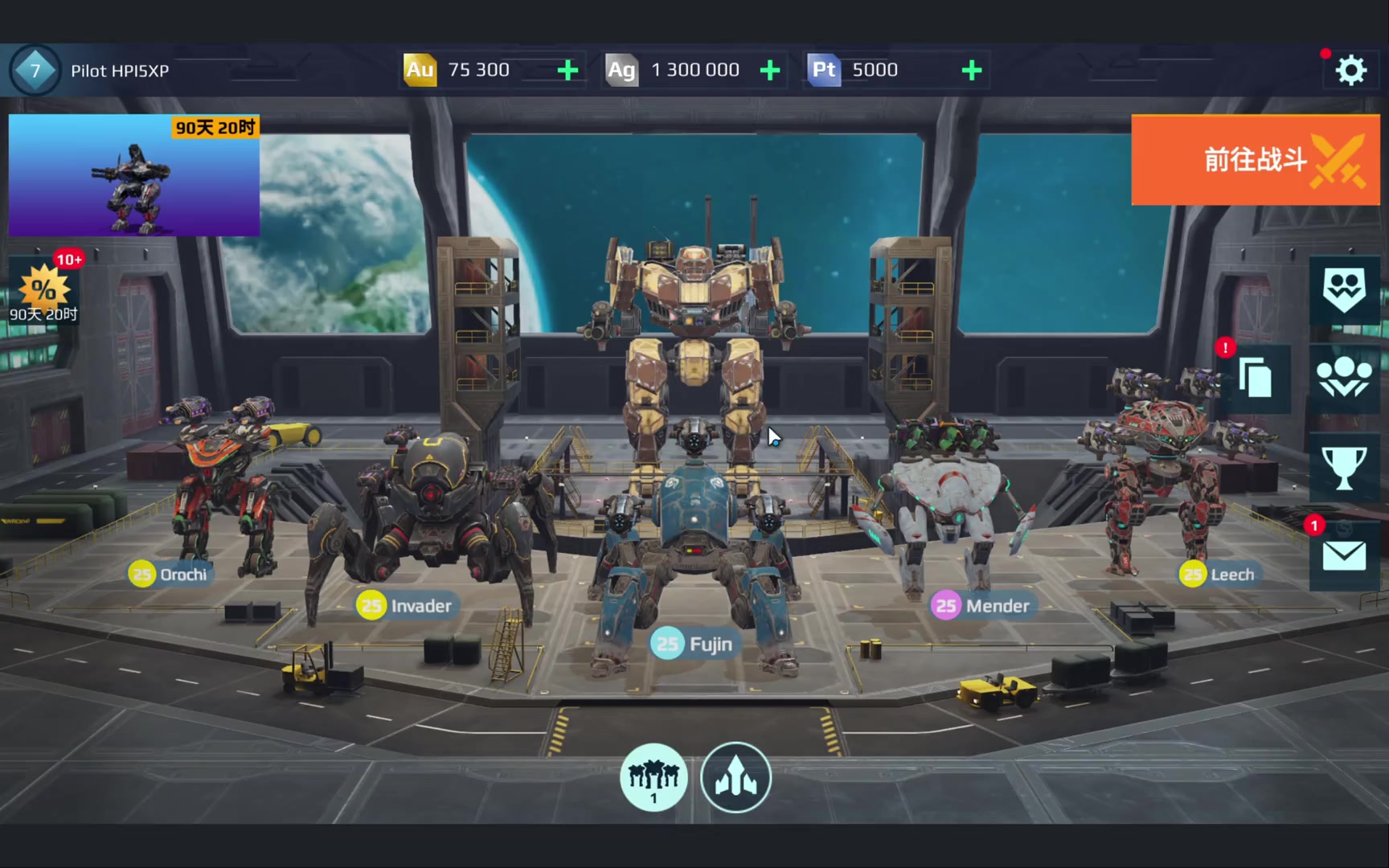Add more Ag silver with plus button
Viewport: 1389px width, 868px height.
(x=770, y=71)
